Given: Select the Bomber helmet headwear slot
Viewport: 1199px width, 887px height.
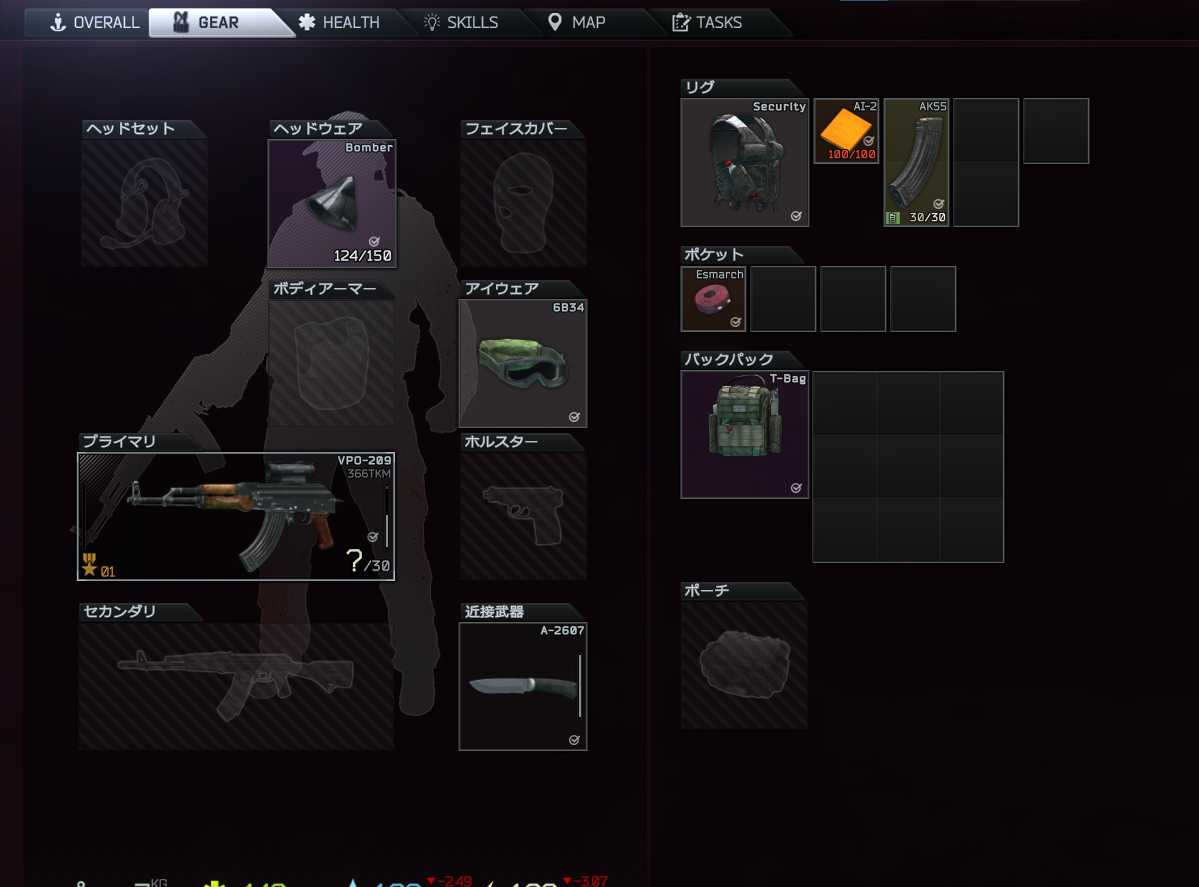Looking at the screenshot, I should (x=332, y=203).
